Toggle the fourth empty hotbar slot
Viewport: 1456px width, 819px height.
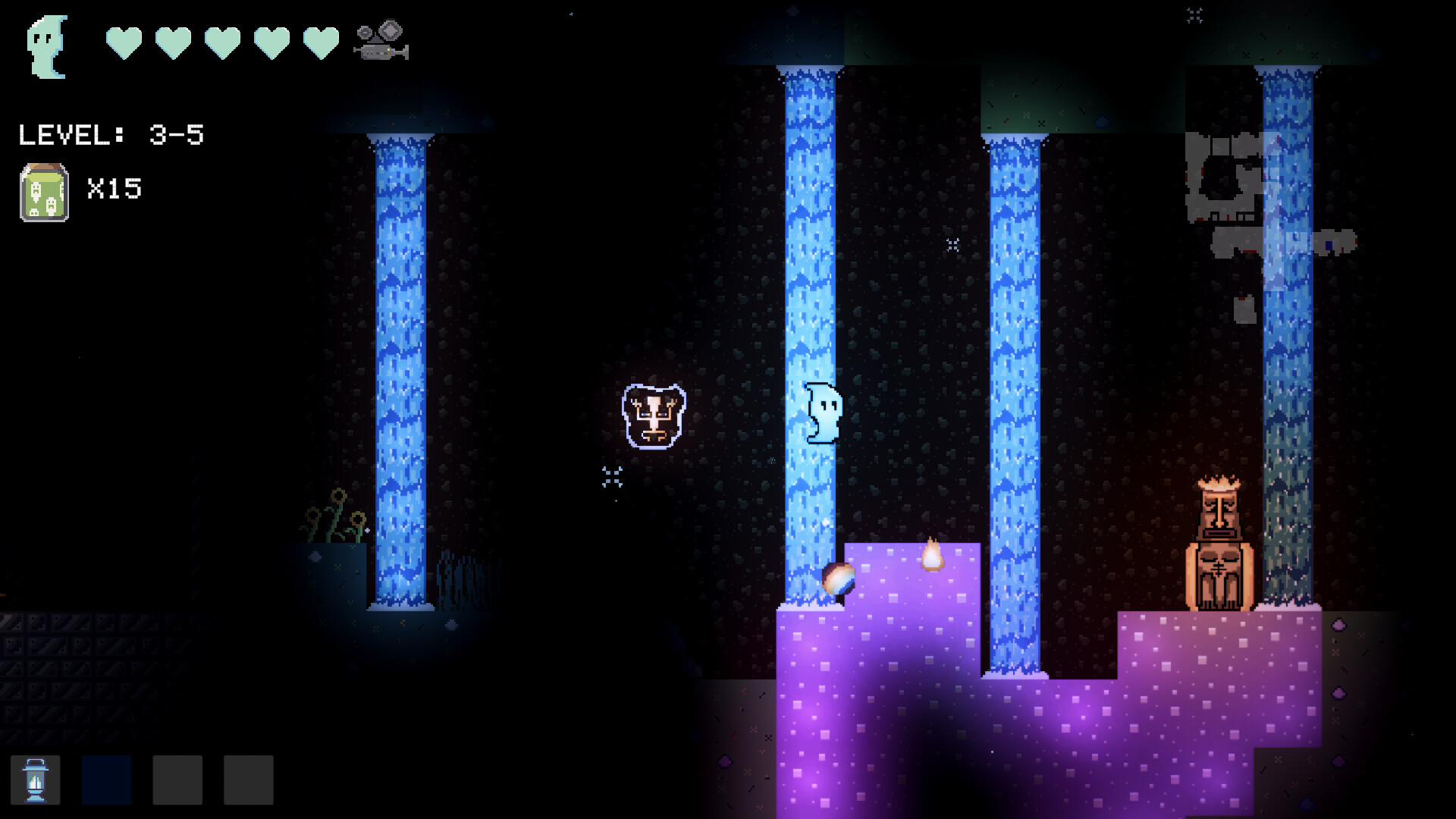click(248, 780)
